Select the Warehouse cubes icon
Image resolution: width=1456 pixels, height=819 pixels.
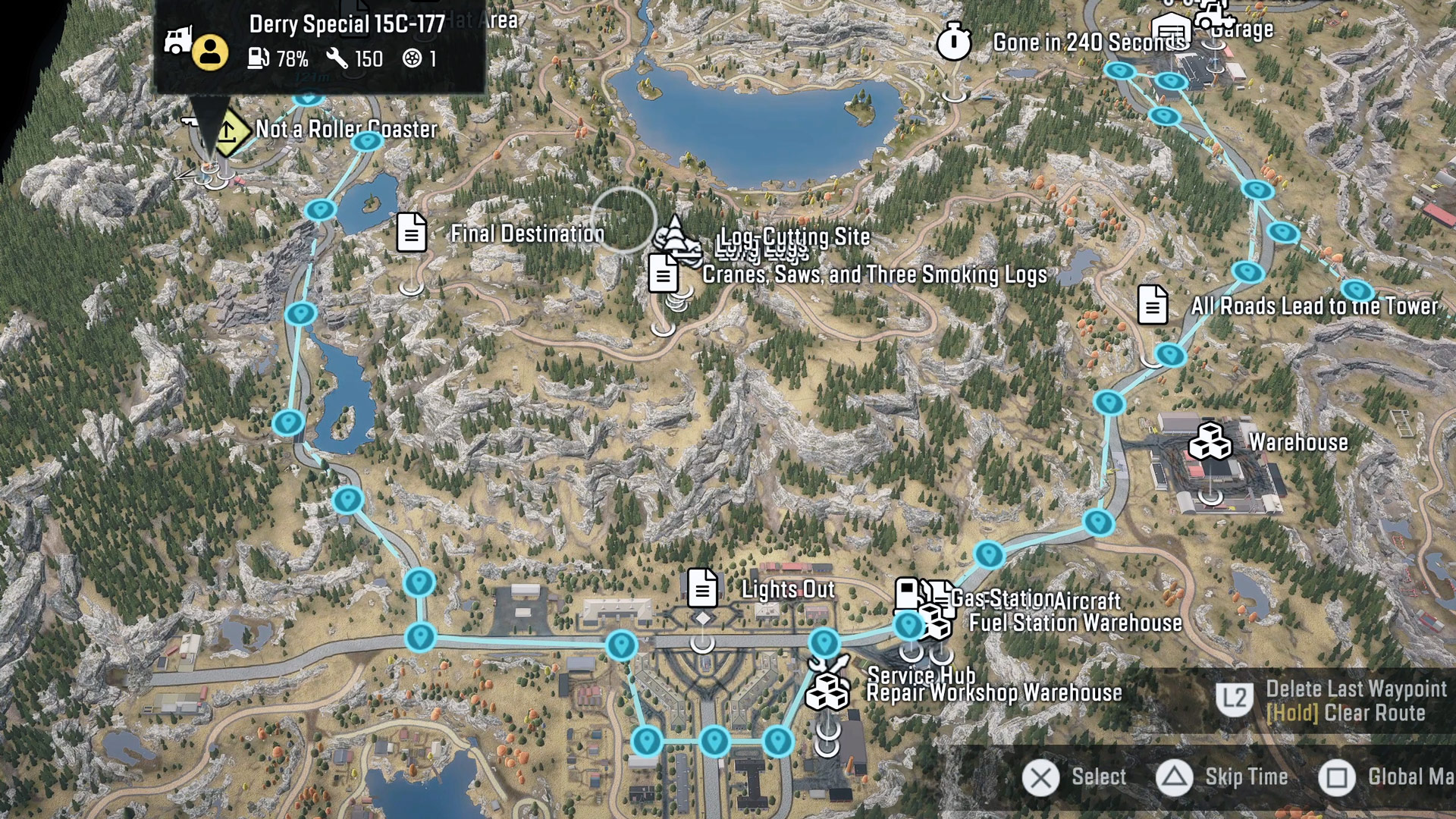(x=1210, y=441)
